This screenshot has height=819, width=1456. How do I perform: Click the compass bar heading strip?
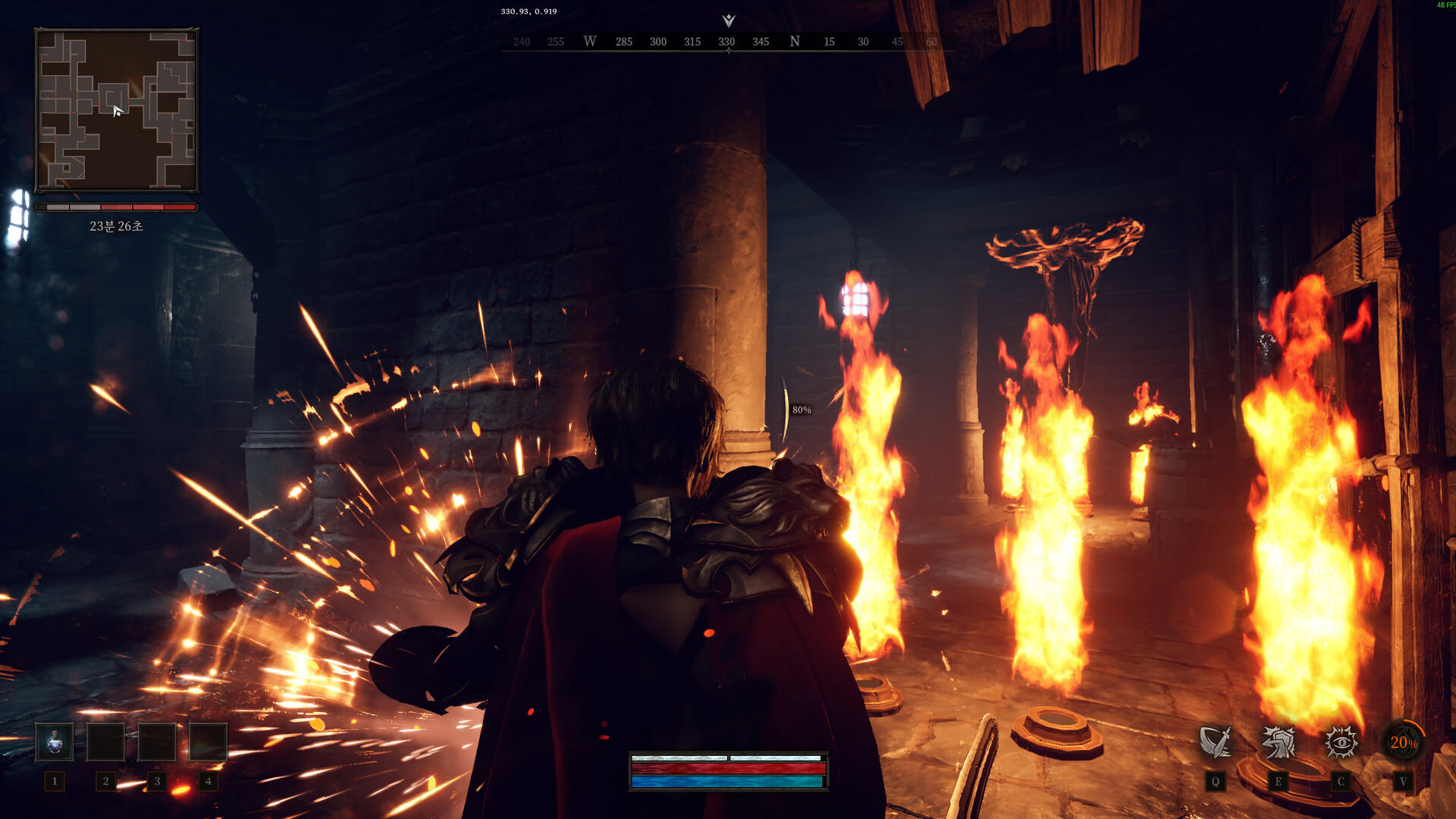728,42
